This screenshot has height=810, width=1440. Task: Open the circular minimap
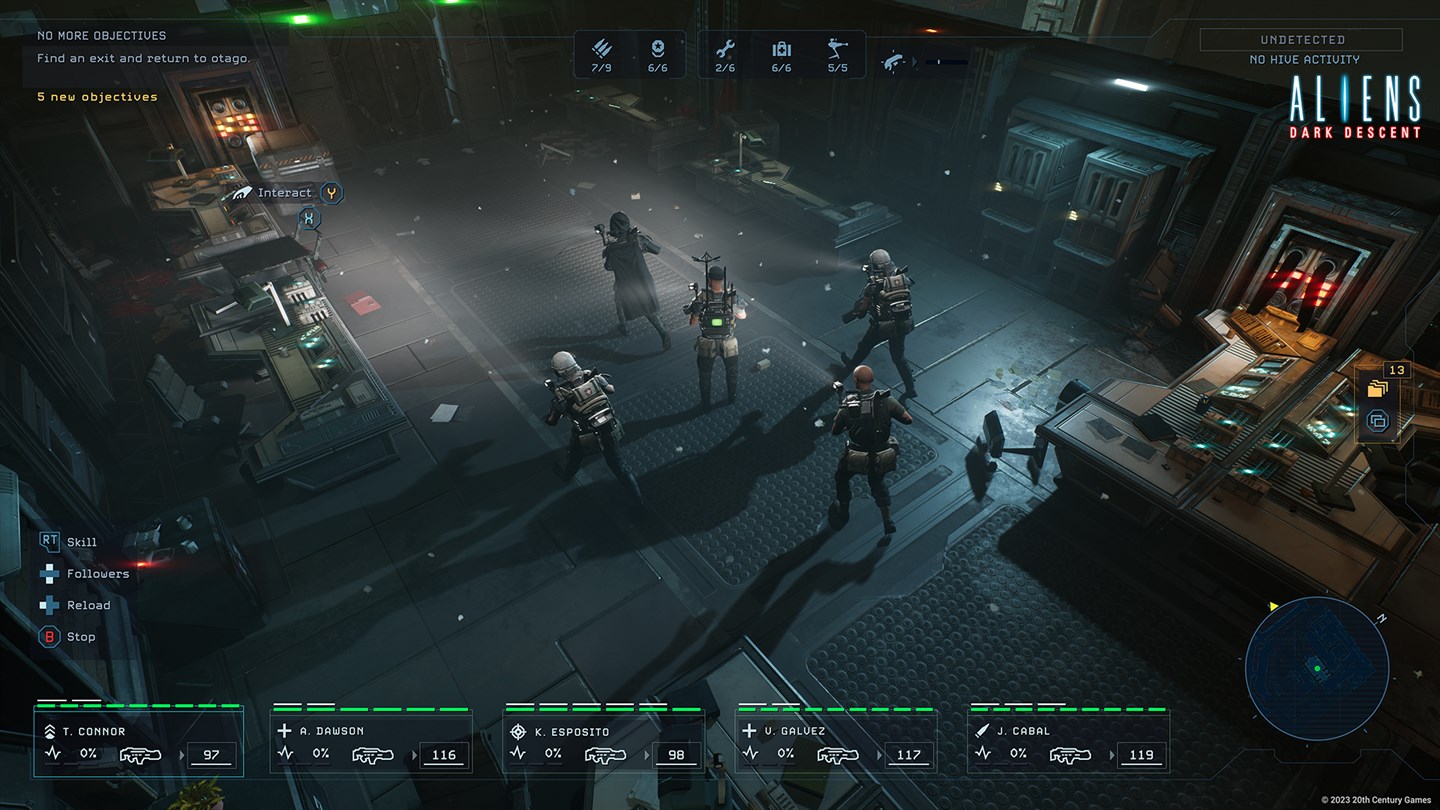click(1317, 668)
